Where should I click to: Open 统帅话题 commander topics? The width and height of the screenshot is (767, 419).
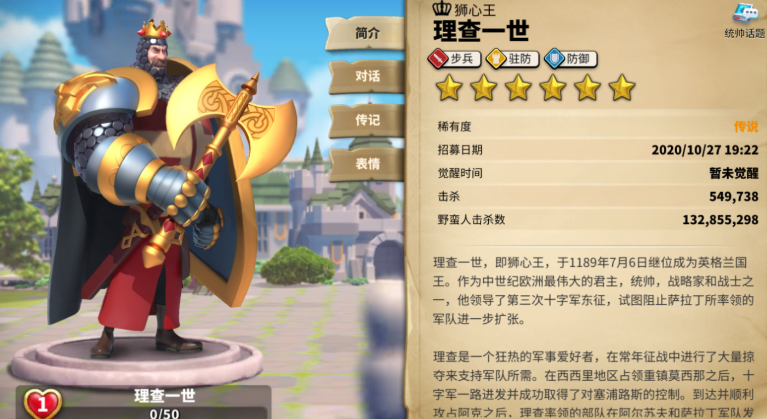(x=741, y=20)
